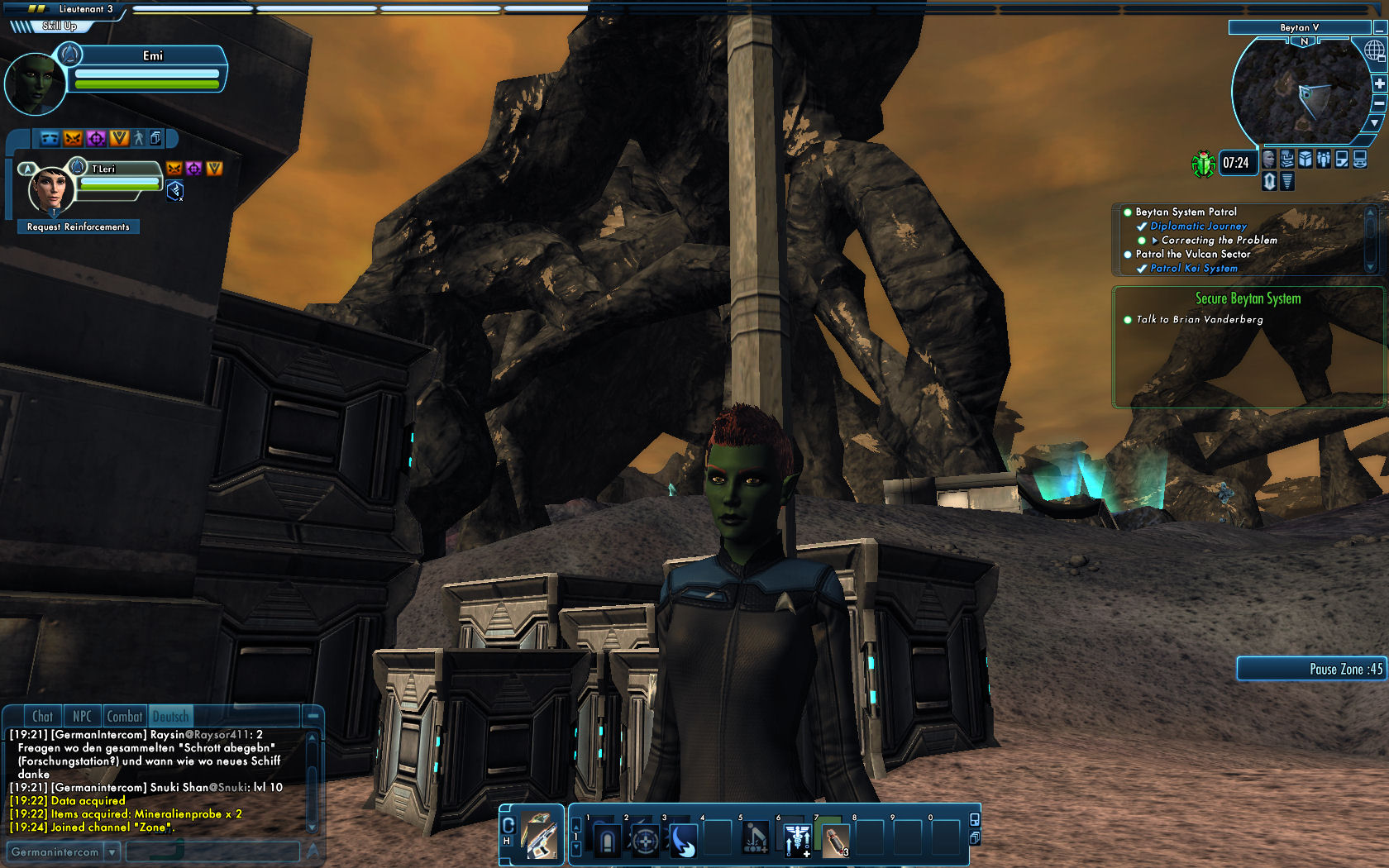Screen dimensions: 1389x868
Task: Select Emi's player portrait
Action: coord(35,84)
